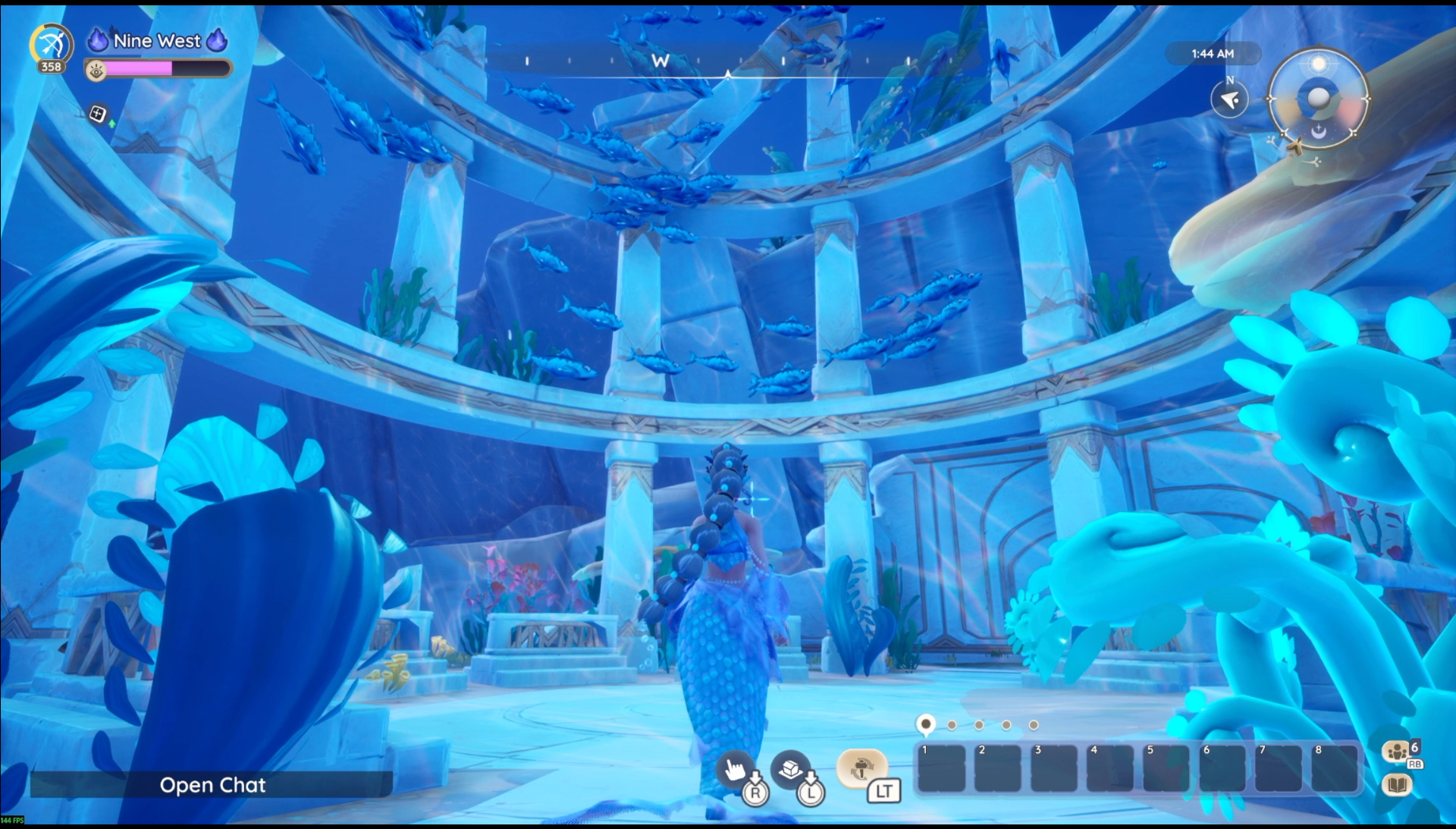Click the placement box action icon
The image size is (1456, 829).
[x=790, y=769]
